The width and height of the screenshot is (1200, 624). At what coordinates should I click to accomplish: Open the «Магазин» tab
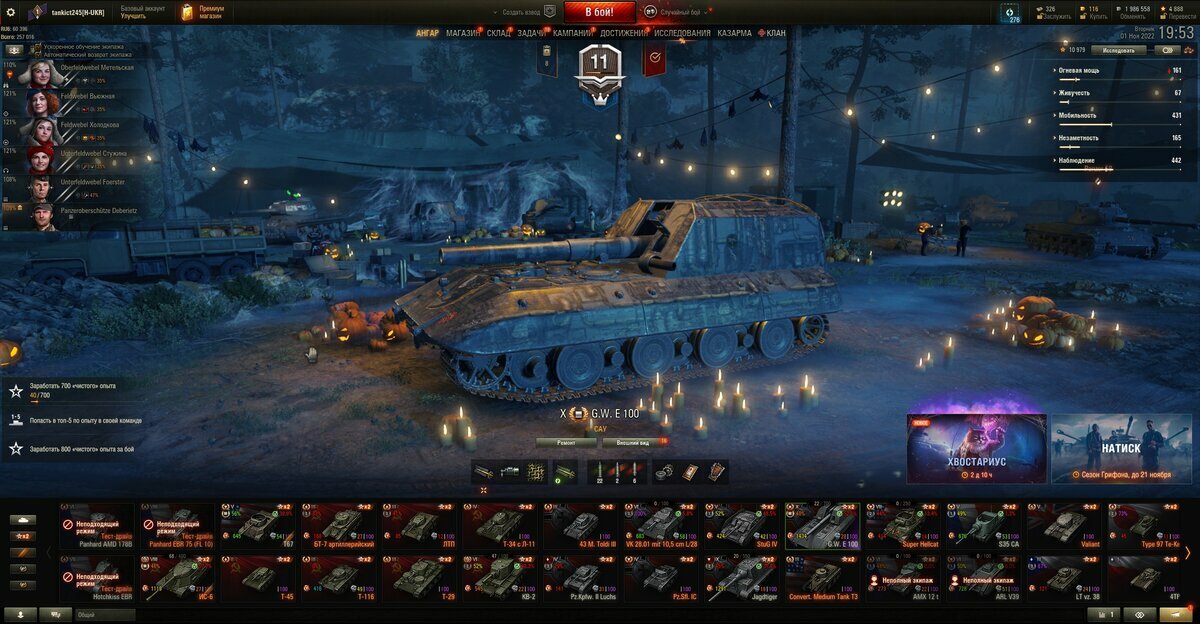click(463, 33)
